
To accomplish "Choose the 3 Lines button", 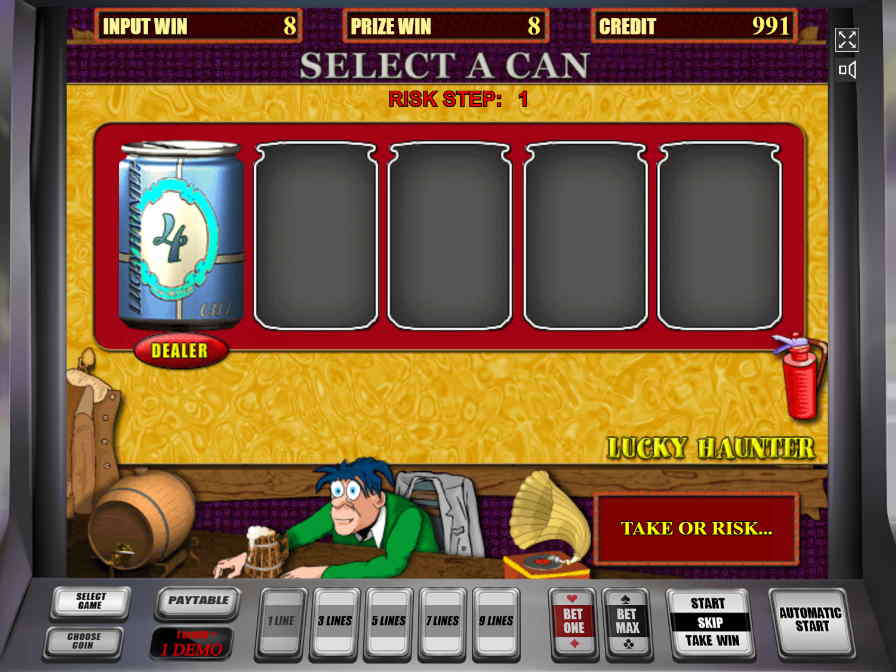I will click(x=337, y=620).
